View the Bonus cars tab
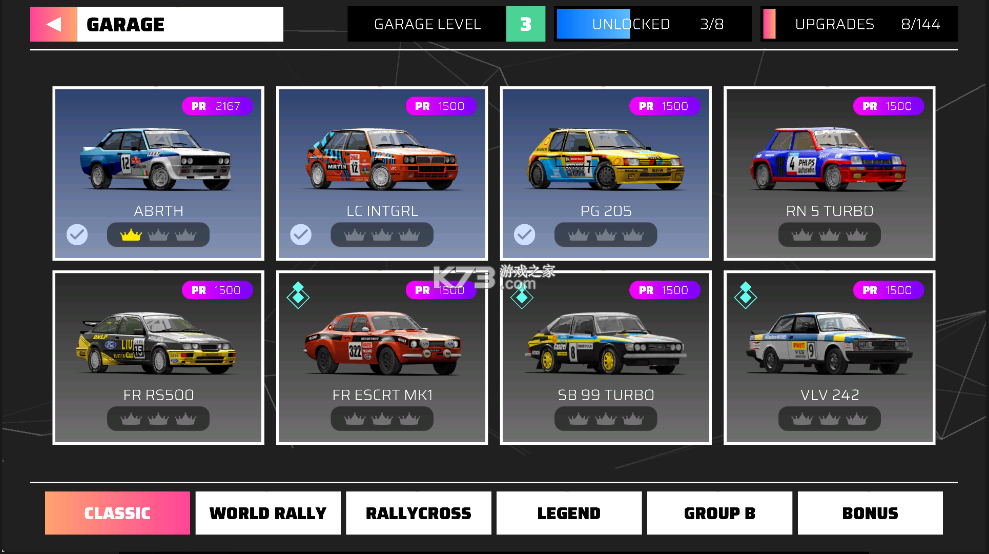Viewport: 989px width, 554px height. [x=870, y=513]
